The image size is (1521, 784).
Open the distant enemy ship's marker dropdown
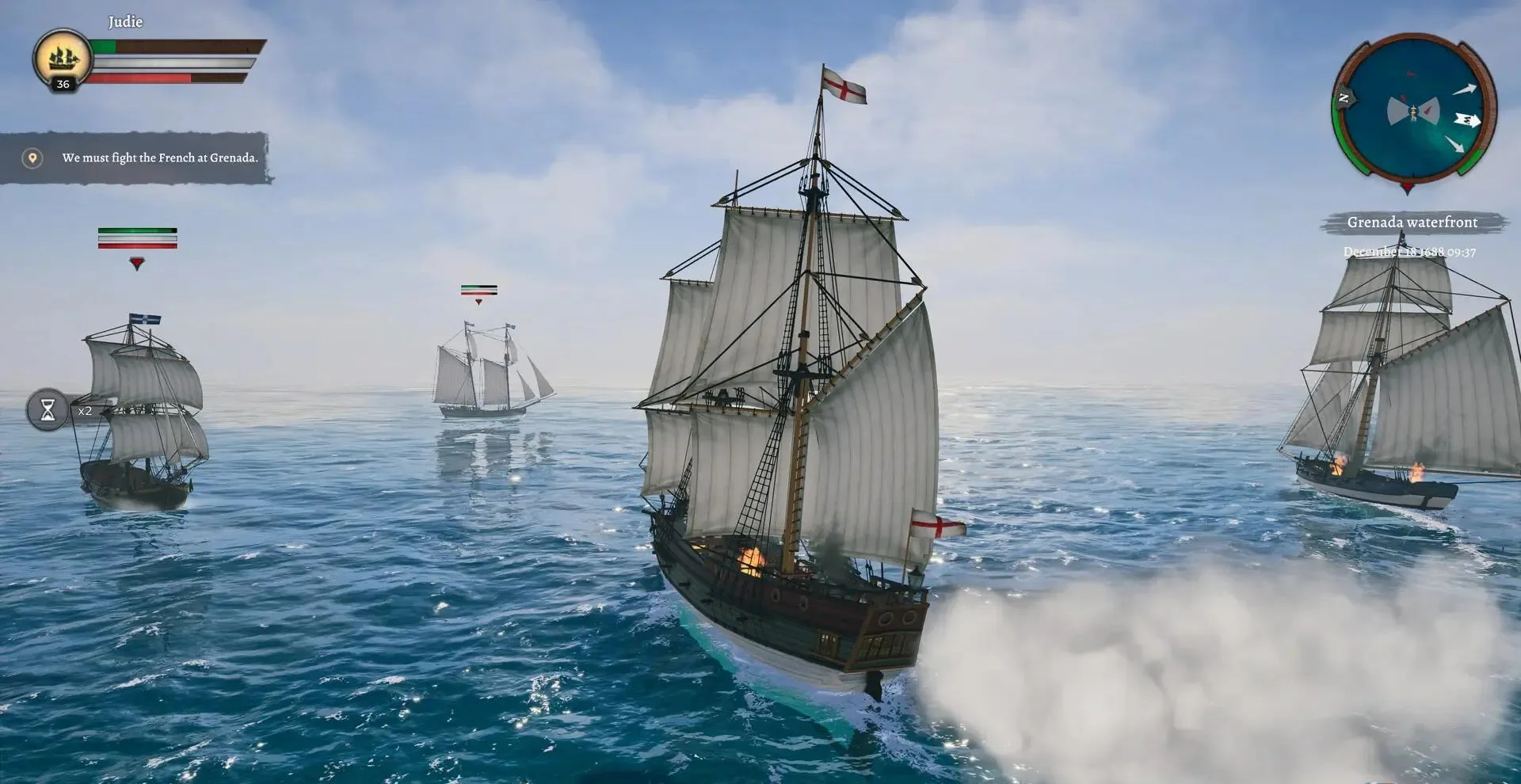click(x=478, y=301)
